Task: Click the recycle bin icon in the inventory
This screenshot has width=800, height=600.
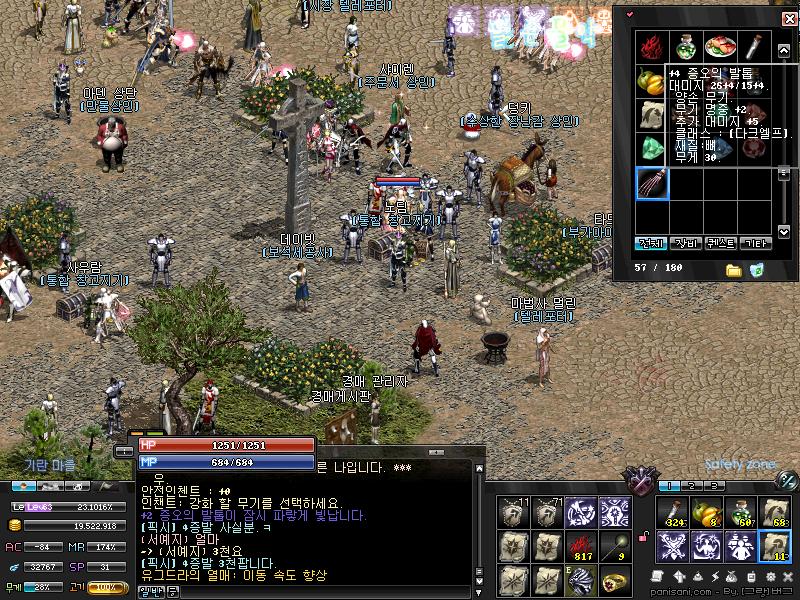Action: [757, 270]
